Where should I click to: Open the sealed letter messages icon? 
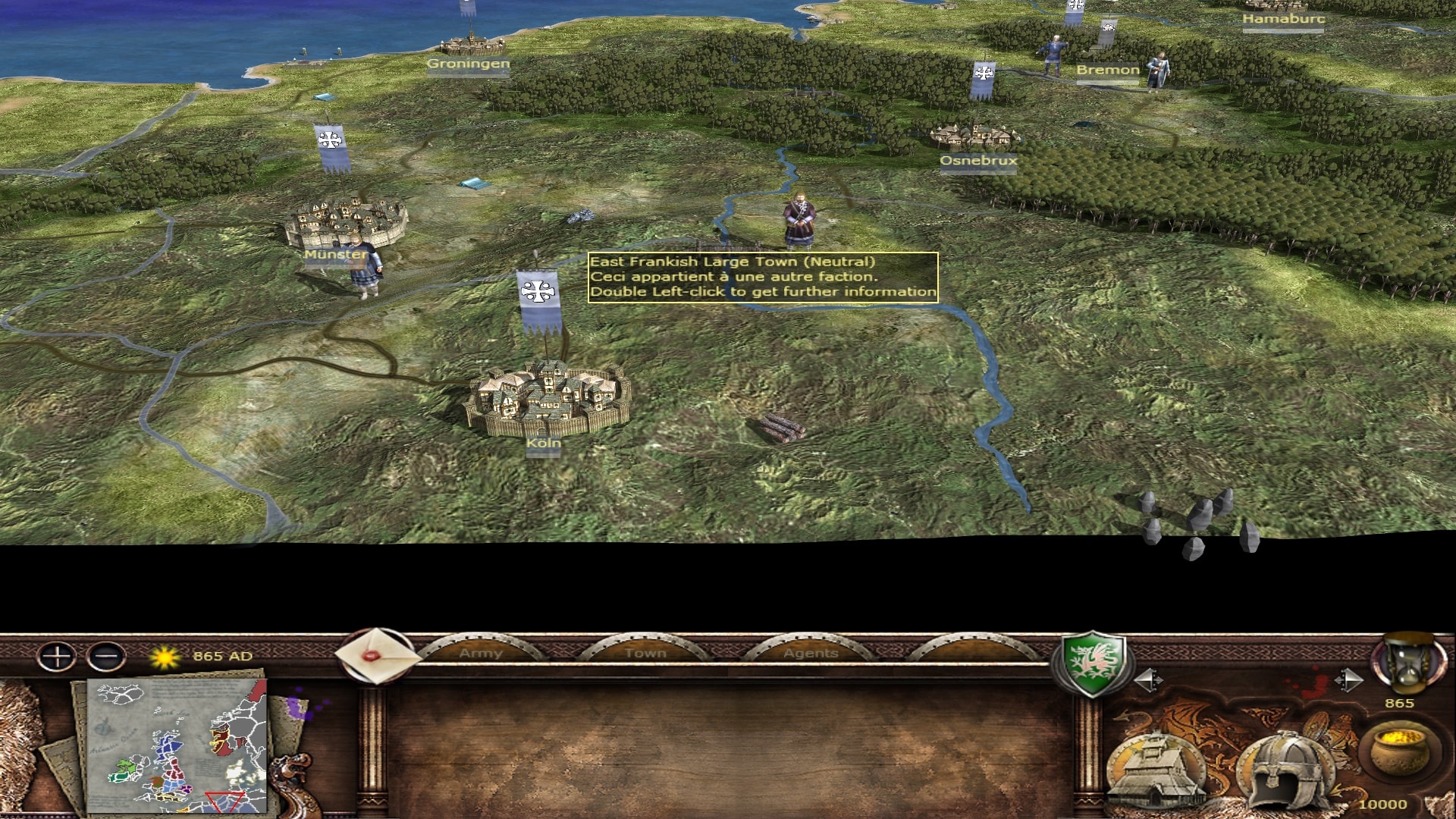(377, 655)
